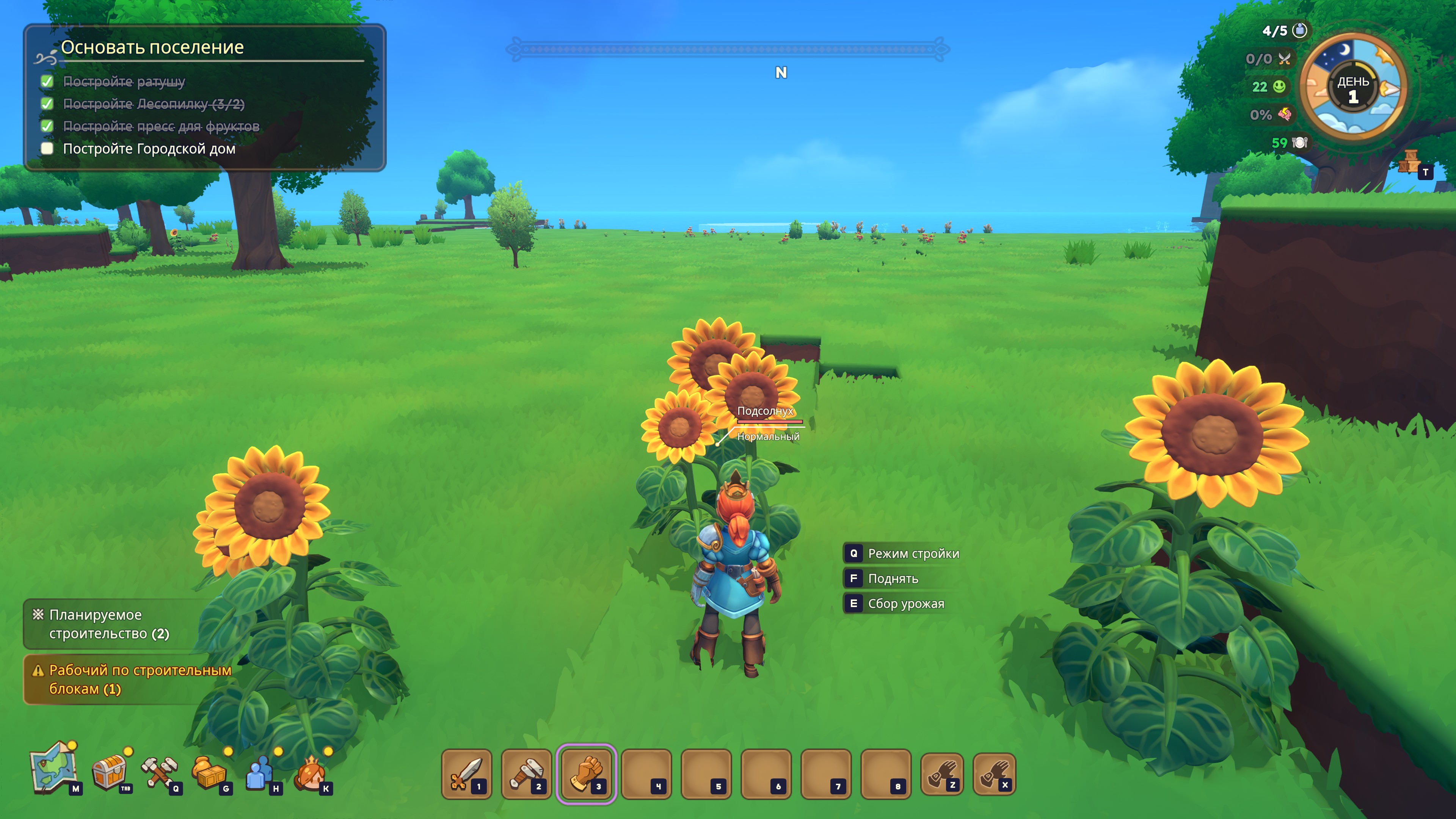Screen dimensions: 1456x819
Task: Click the green smiley happiness indicator
Action: 1279,86
